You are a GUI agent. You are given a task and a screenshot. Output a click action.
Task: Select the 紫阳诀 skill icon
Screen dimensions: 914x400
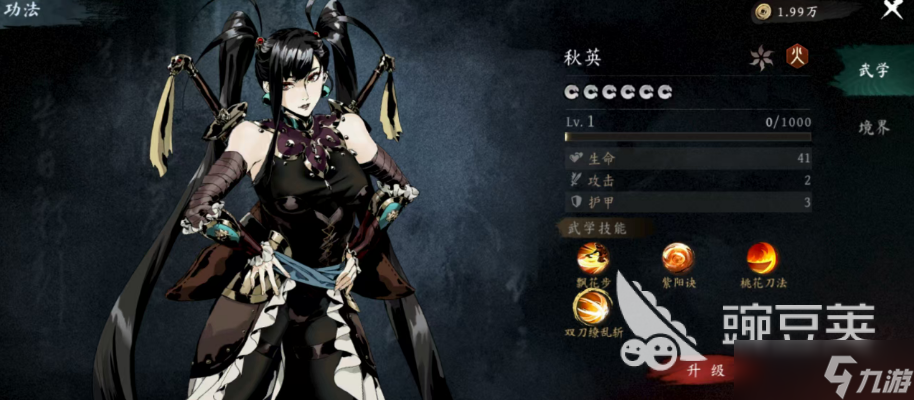678,259
